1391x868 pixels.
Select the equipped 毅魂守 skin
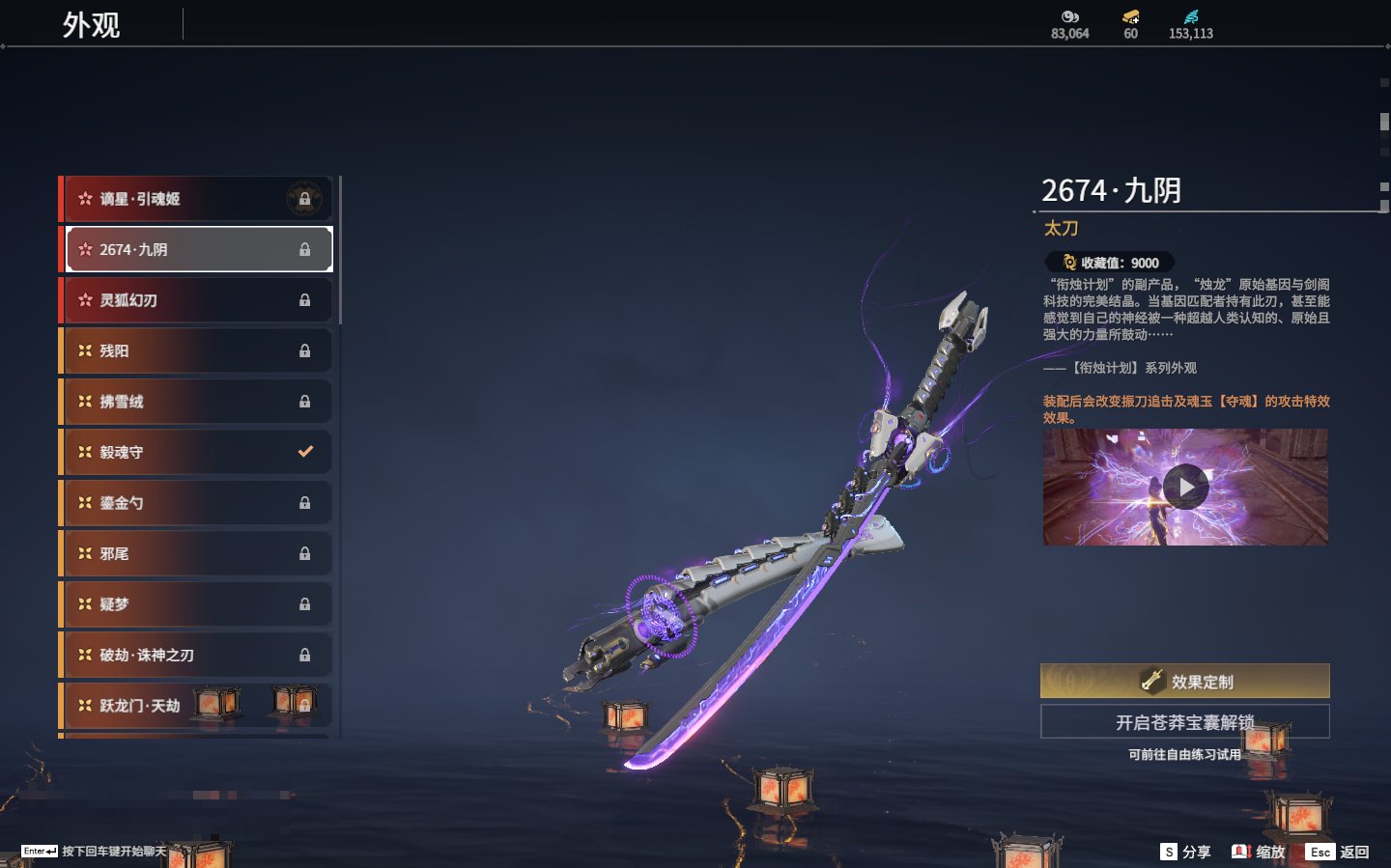[x=197, y=452]
